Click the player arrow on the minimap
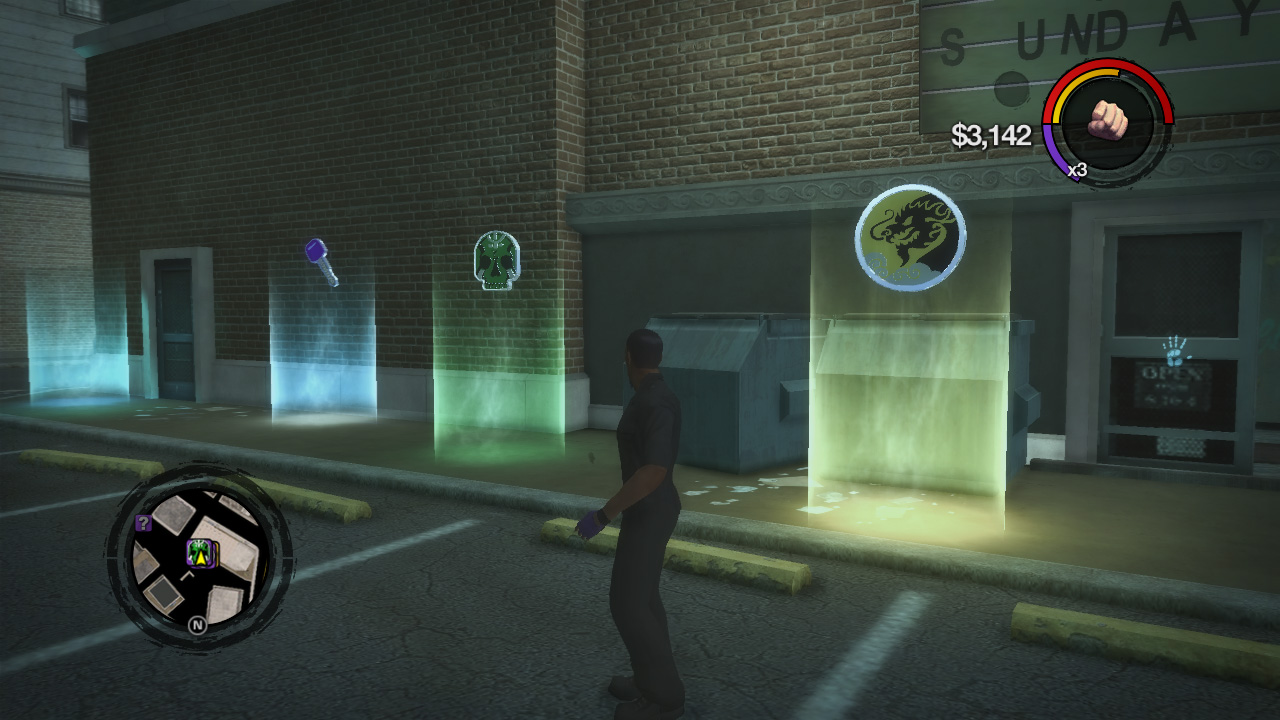The height and width of the screenshot is (720, 1280). (200, 560)
